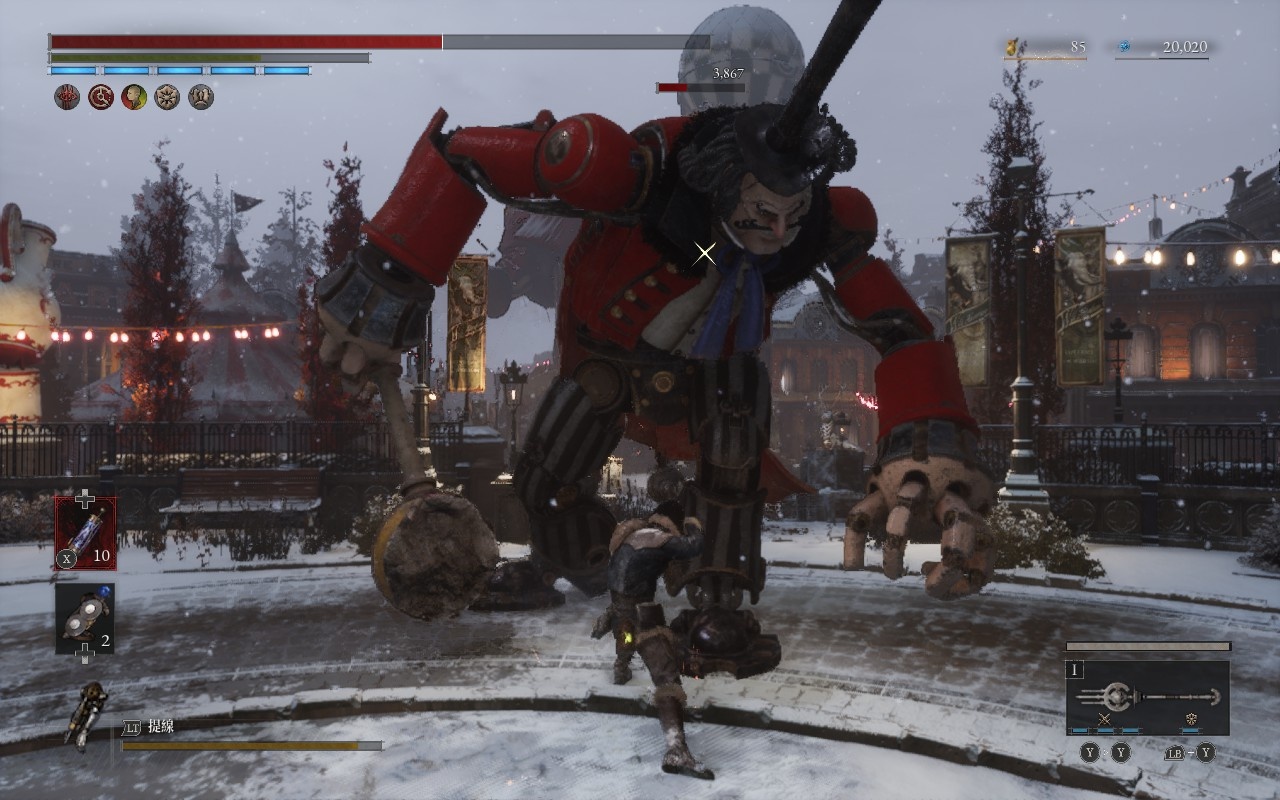Inspect the red eye status buff icon
Viewport: 1280px width, 800px height.
(x=67, y=97)
